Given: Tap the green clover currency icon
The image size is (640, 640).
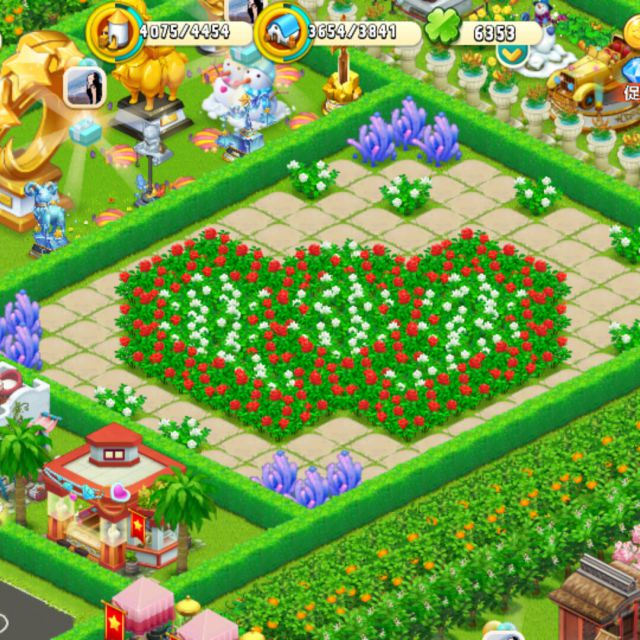Looking at the screenshot, I should coord(441,29).
